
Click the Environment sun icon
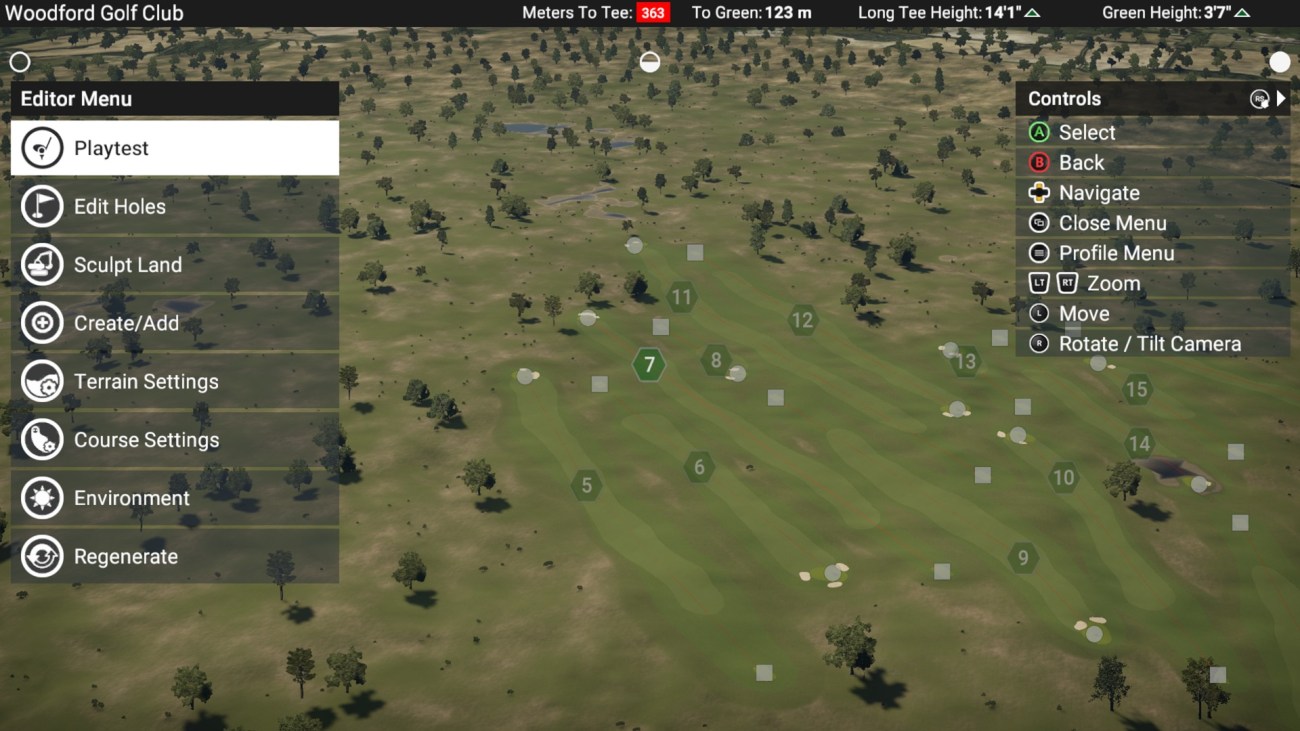[42, 497]
